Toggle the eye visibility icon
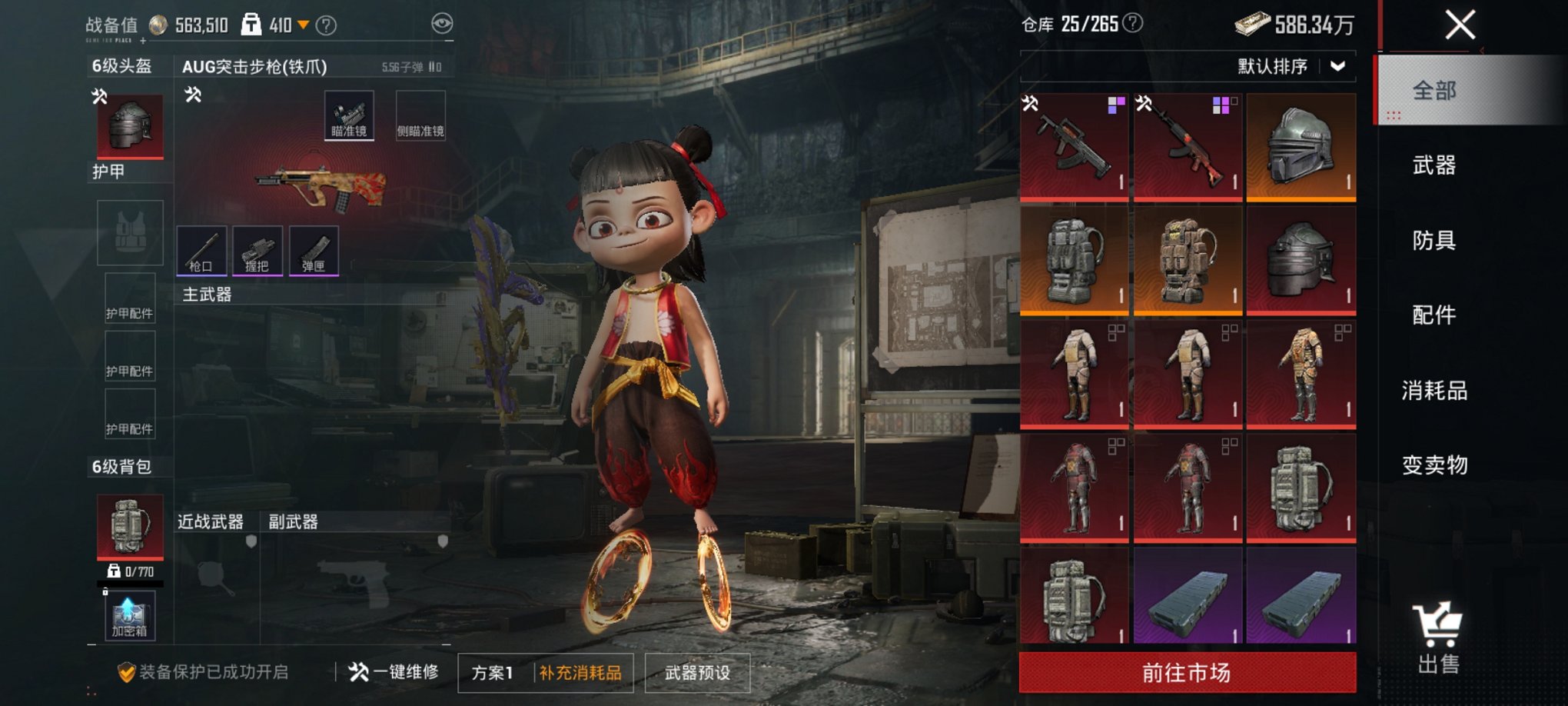1568x706 pixels. click(x=442, y=24)
